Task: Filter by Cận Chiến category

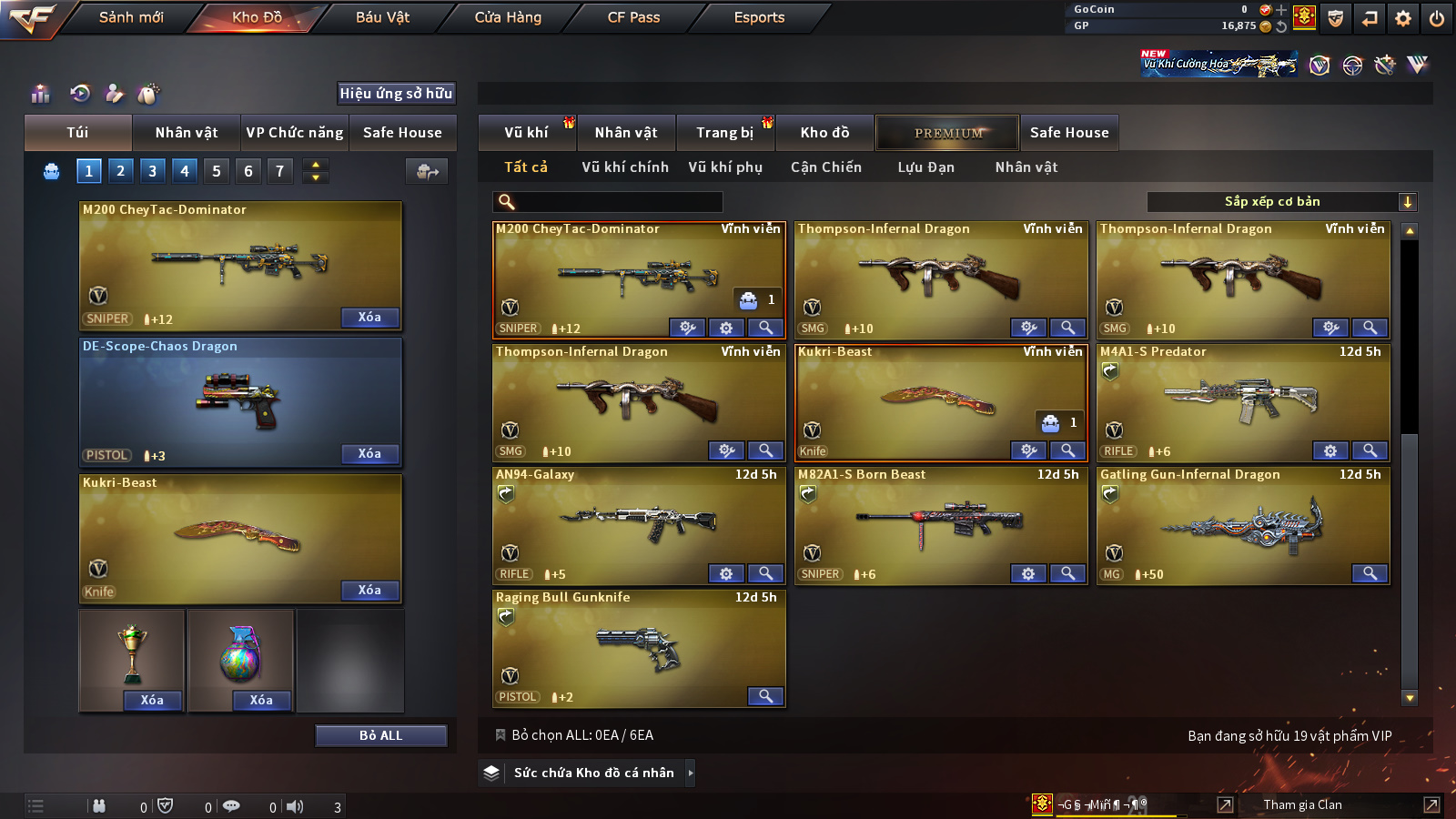Action: point(825,167)
